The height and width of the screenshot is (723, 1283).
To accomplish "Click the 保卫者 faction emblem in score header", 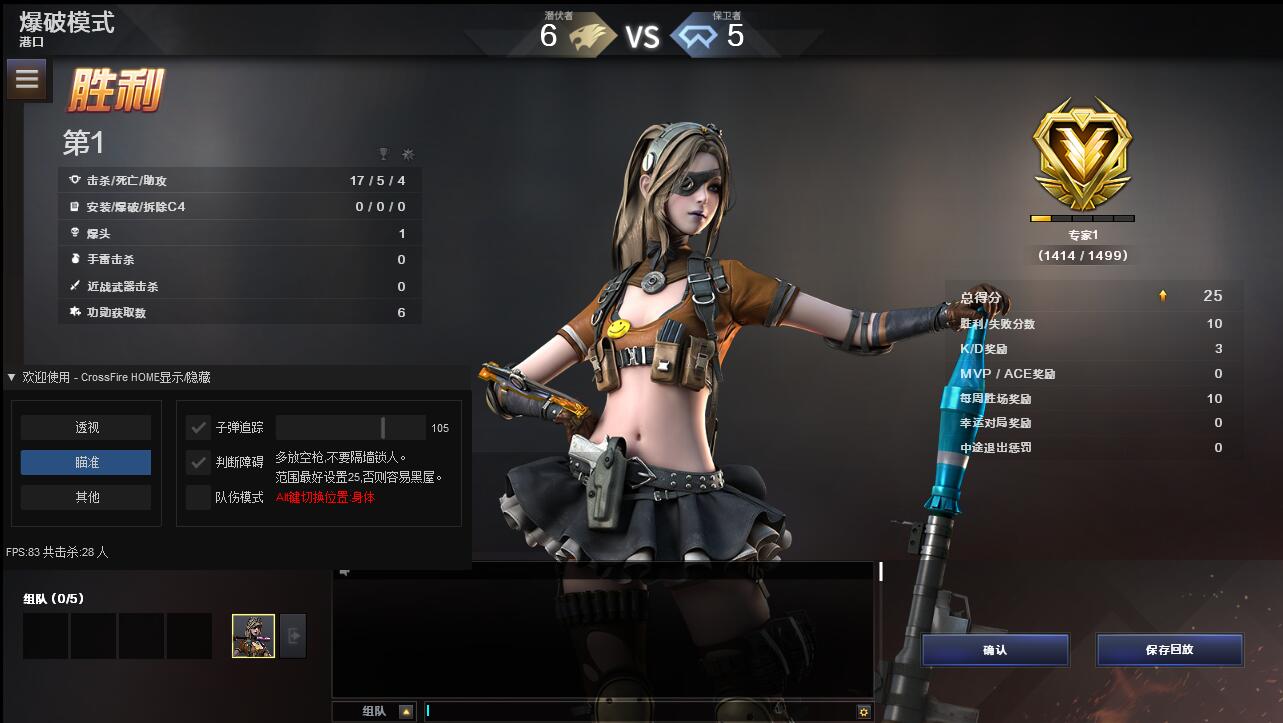I will (x=700, y=35).
